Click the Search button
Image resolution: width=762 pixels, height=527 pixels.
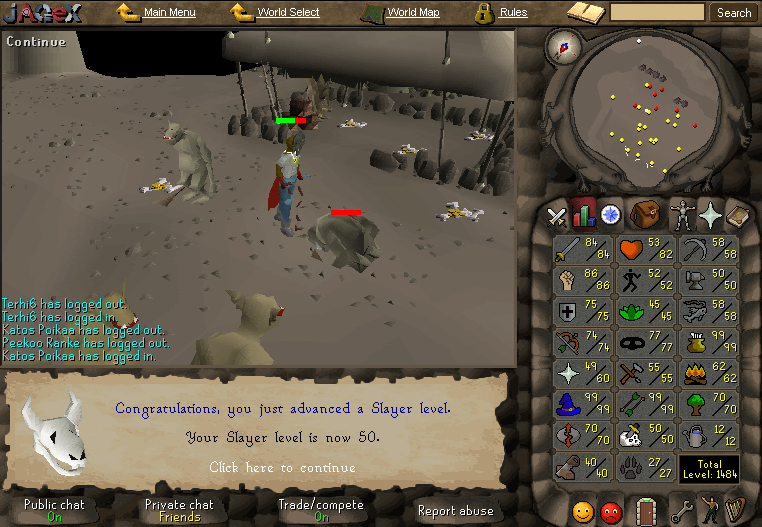point(734,13)
